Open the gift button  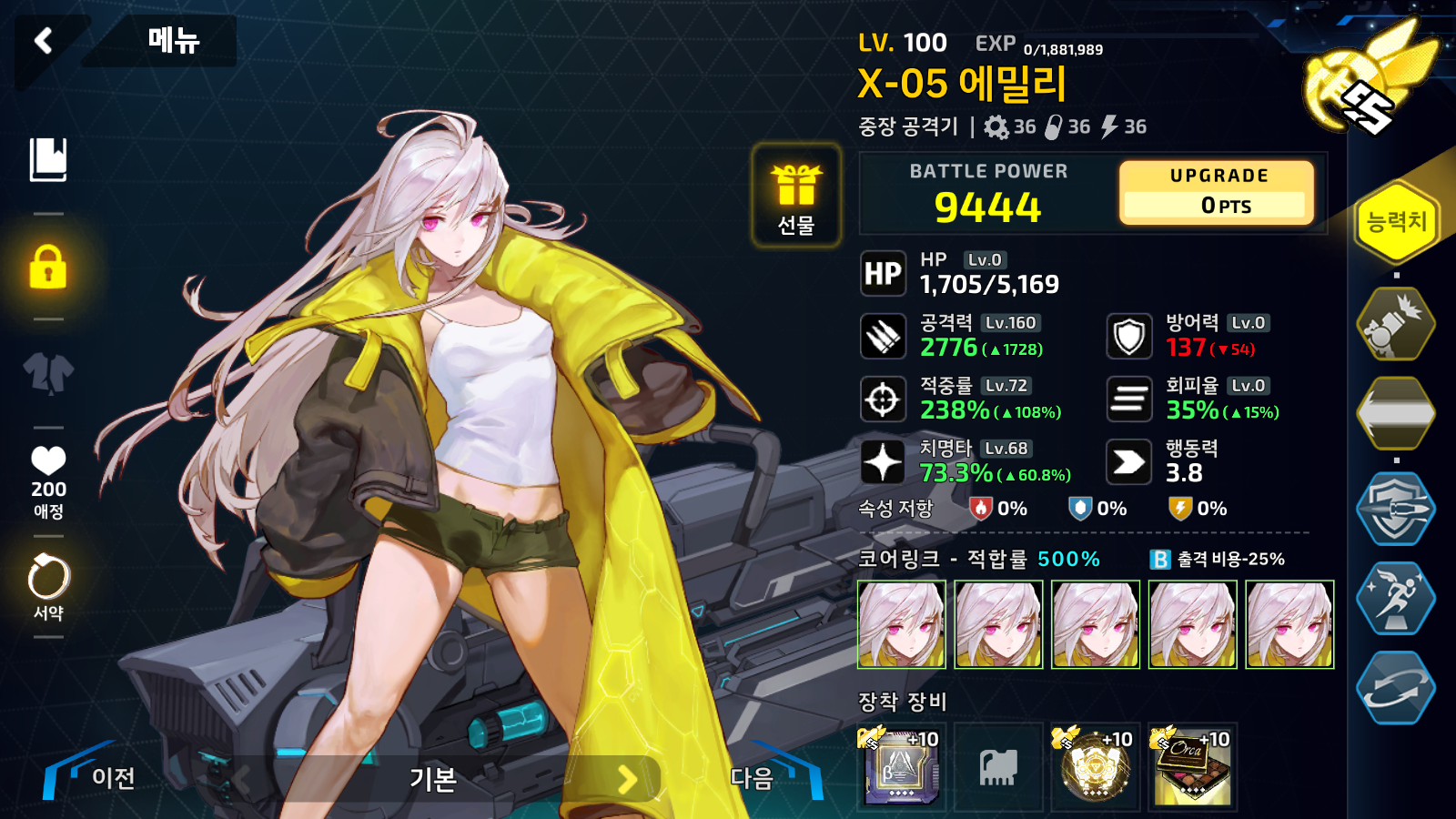(796, 196)
